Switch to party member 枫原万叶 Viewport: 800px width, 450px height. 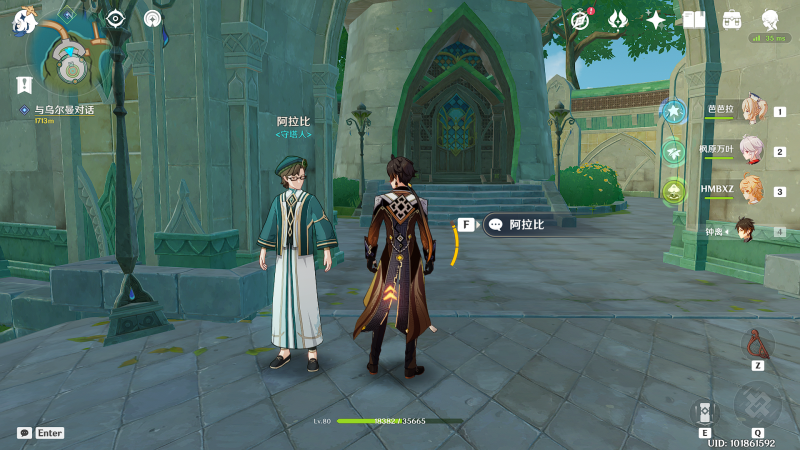click(750, 151)
